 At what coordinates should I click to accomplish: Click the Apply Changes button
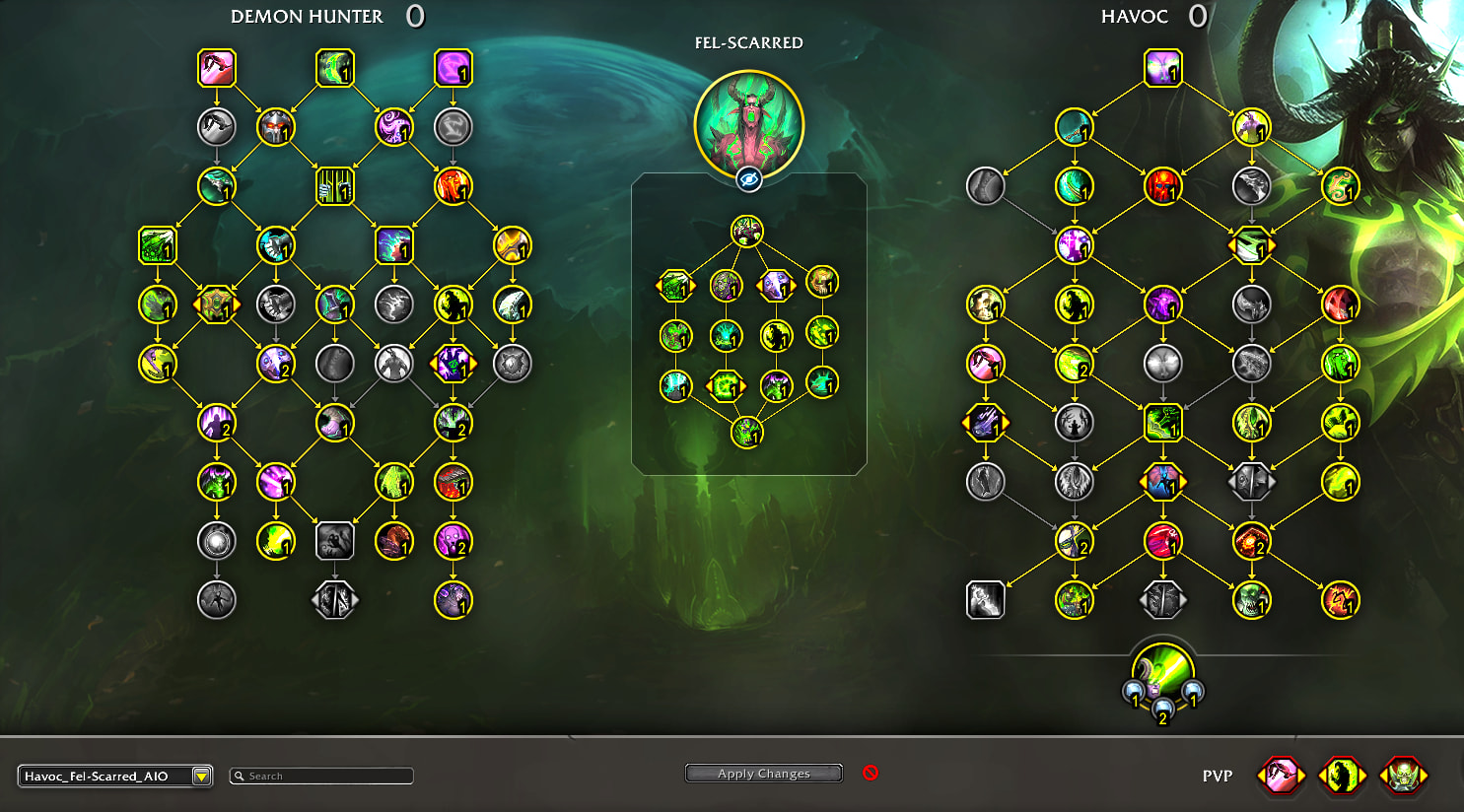(x=763, y=774)
